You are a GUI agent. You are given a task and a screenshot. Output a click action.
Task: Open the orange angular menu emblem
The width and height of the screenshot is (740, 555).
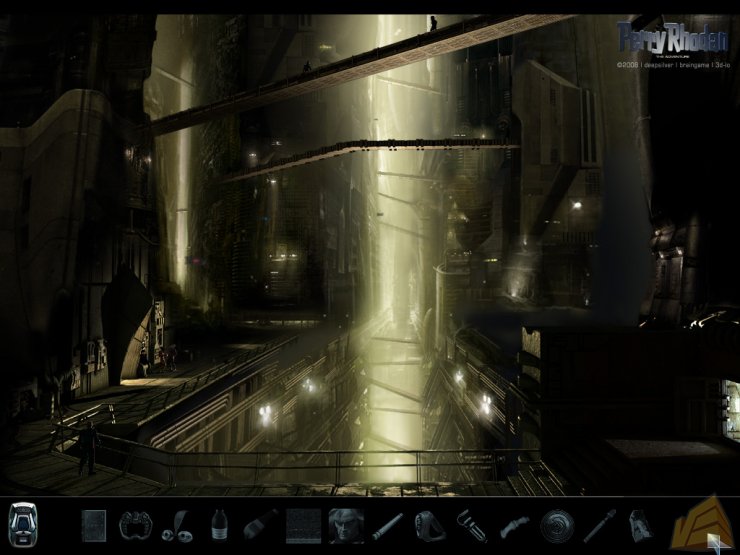pos(701,520)
